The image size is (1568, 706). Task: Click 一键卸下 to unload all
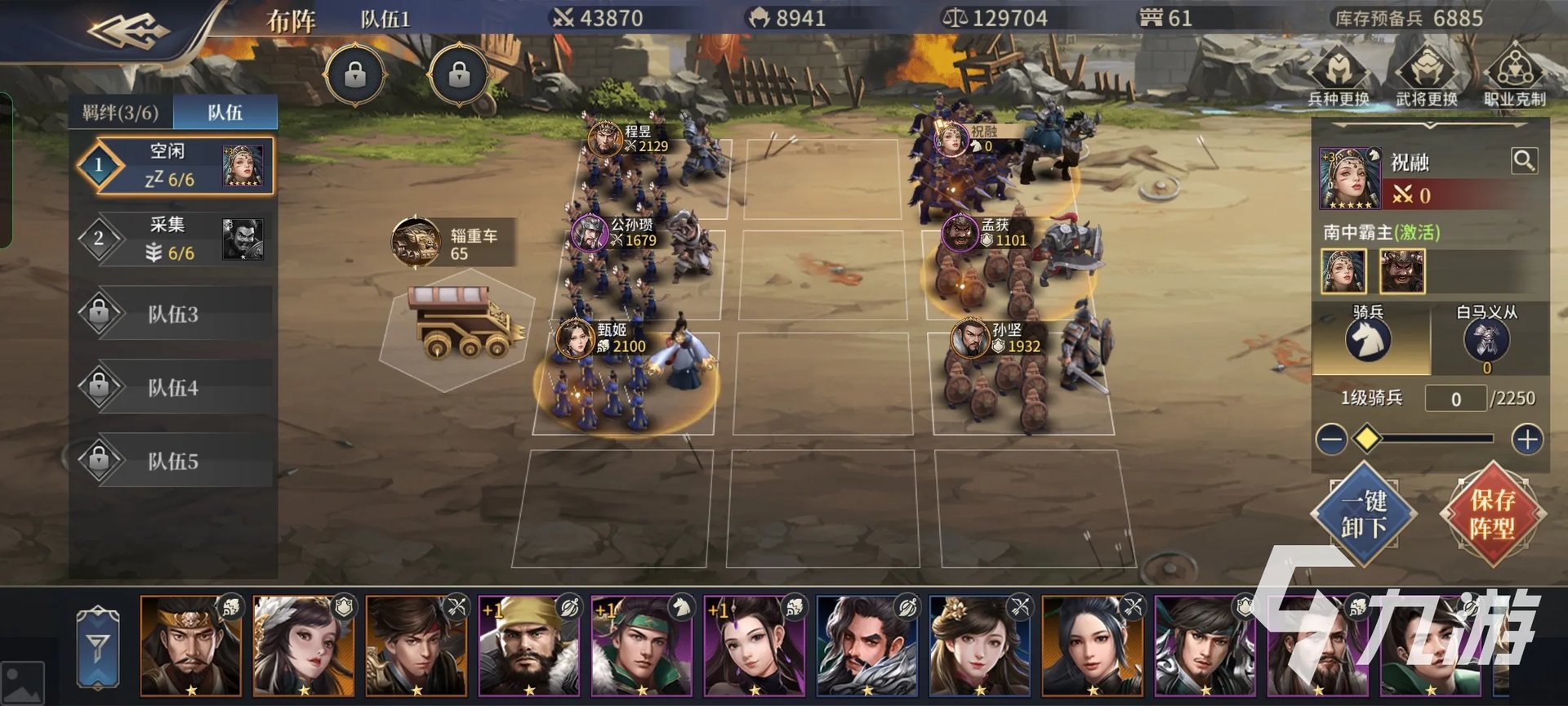[x=1363, y=514]
